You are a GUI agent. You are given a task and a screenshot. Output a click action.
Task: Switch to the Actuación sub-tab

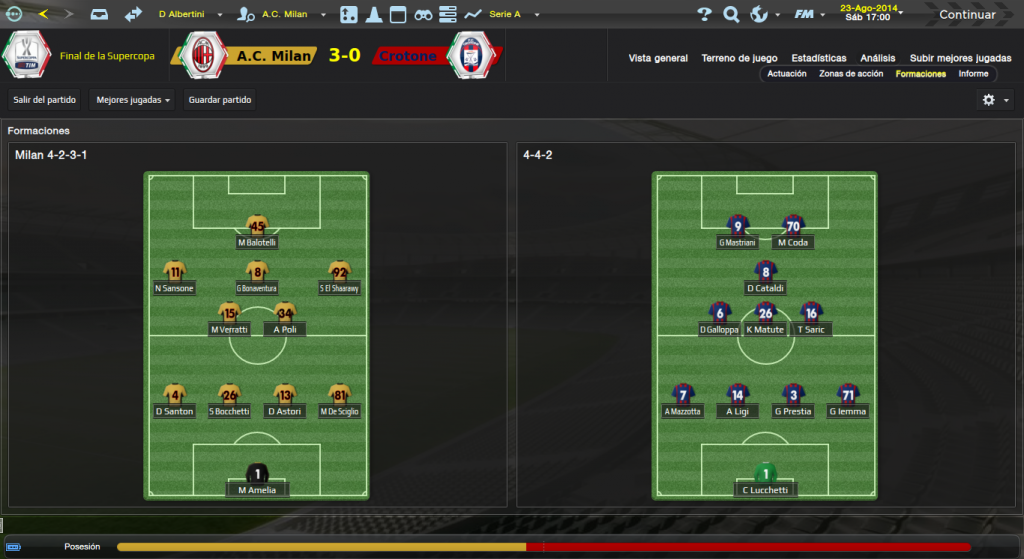click(787, 74)
